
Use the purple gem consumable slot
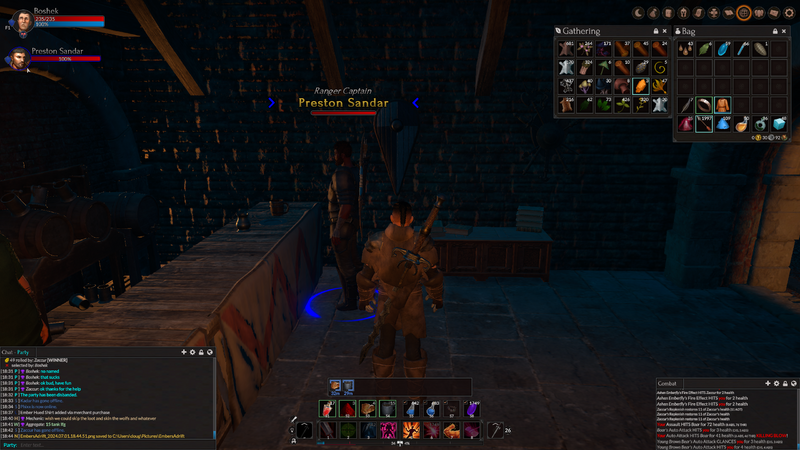tap(472, 408)
